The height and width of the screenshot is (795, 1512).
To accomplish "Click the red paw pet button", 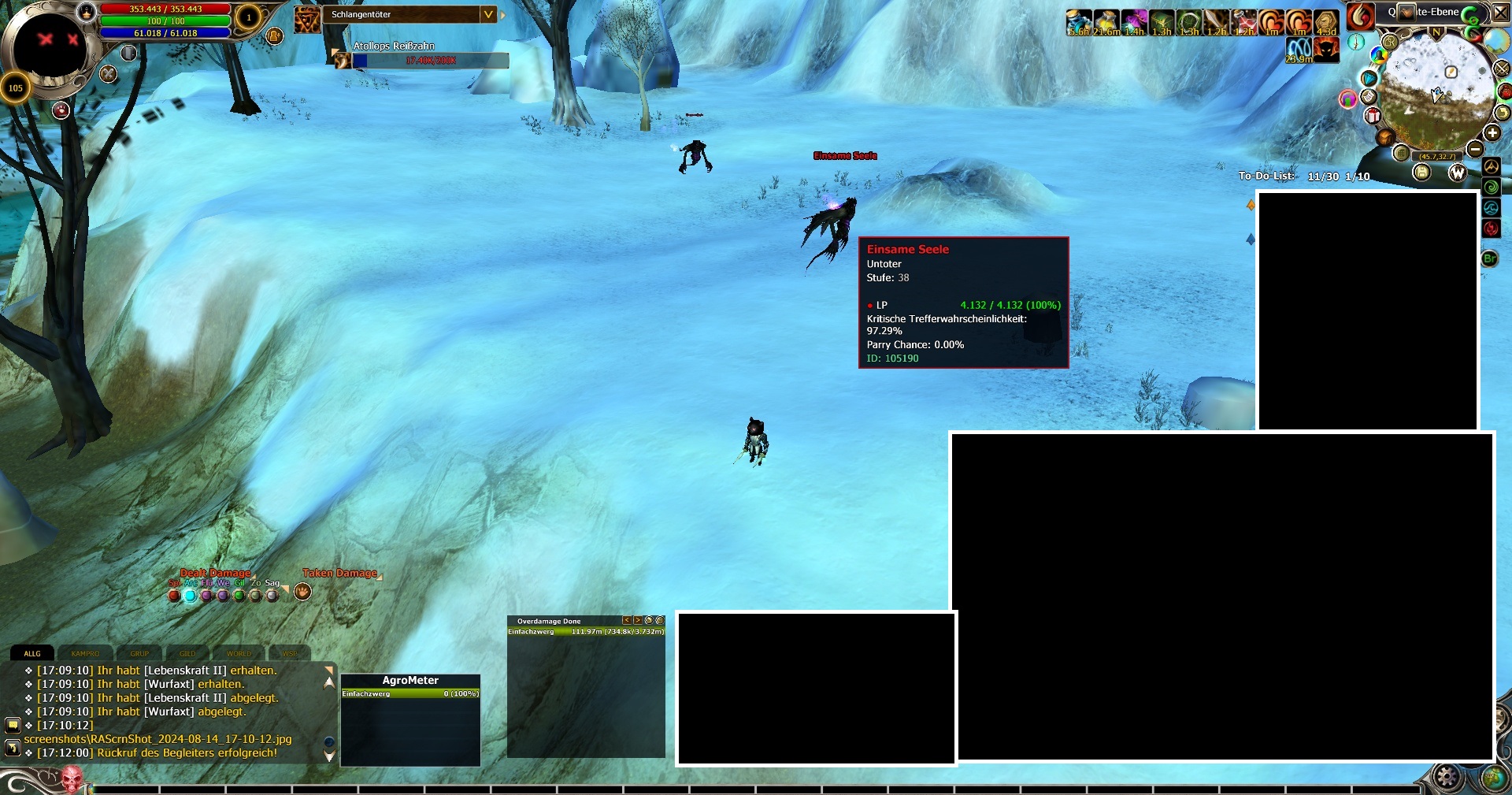I will pos(61,110).
